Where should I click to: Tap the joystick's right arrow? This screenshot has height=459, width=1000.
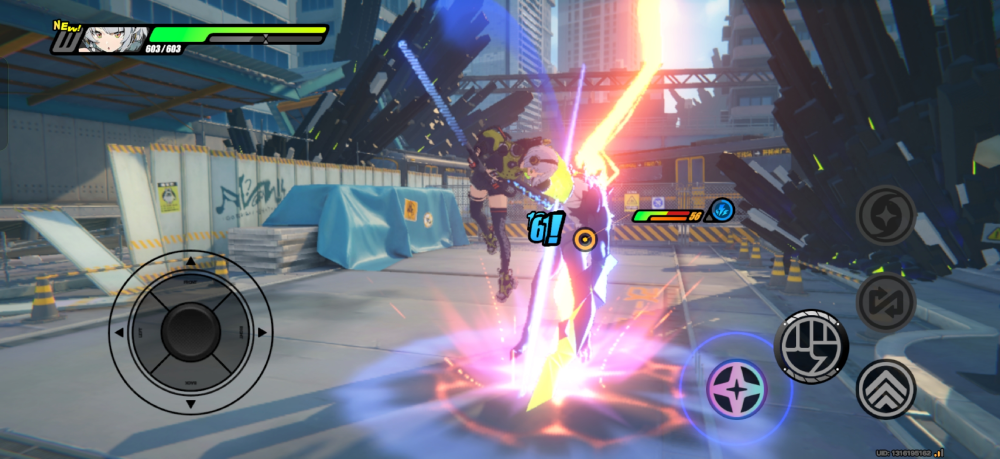pyautogui.click(x=262, y=332)
